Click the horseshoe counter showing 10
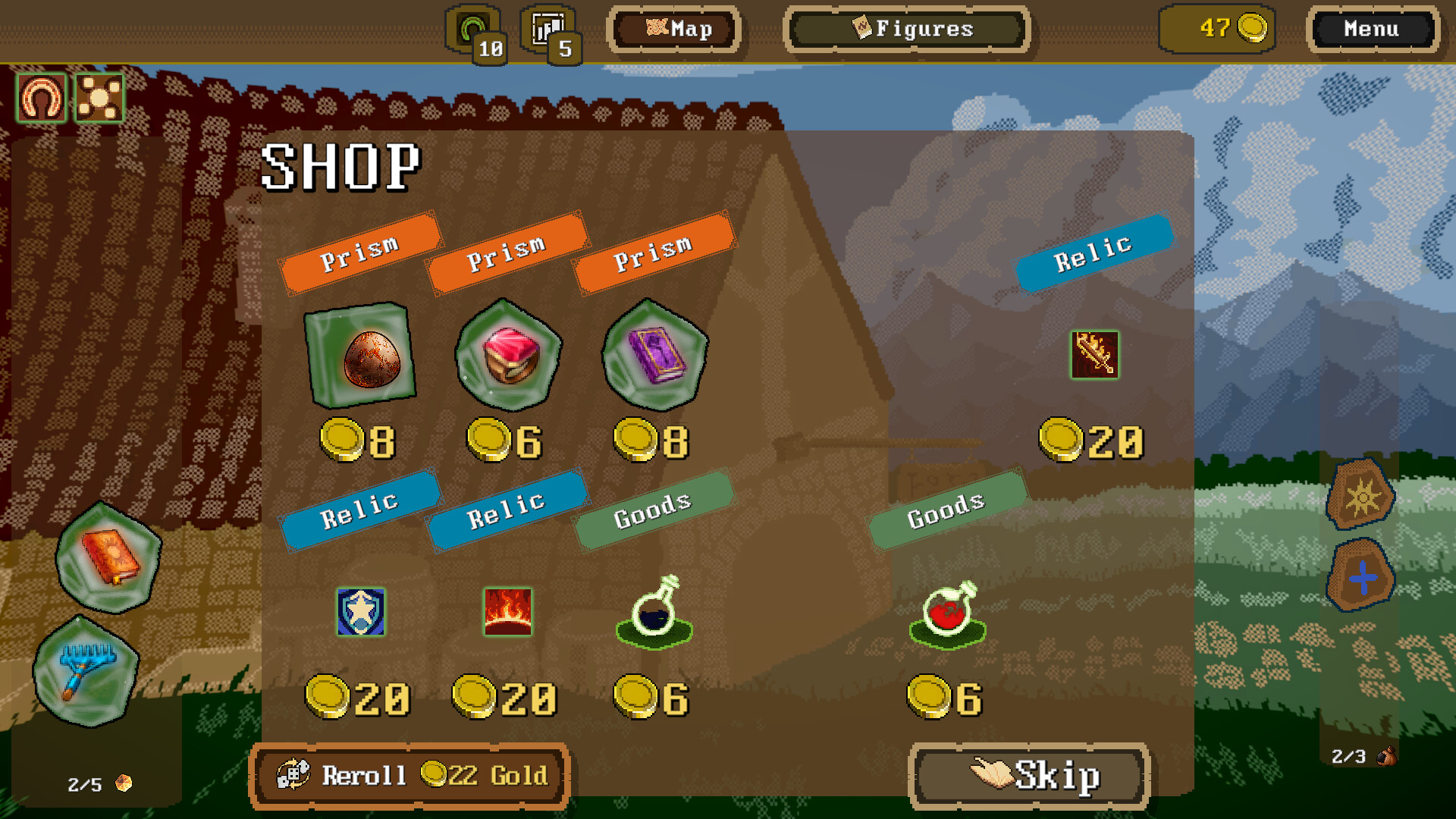The height and width of the screenshot is (819, 1456). (472, 29)
